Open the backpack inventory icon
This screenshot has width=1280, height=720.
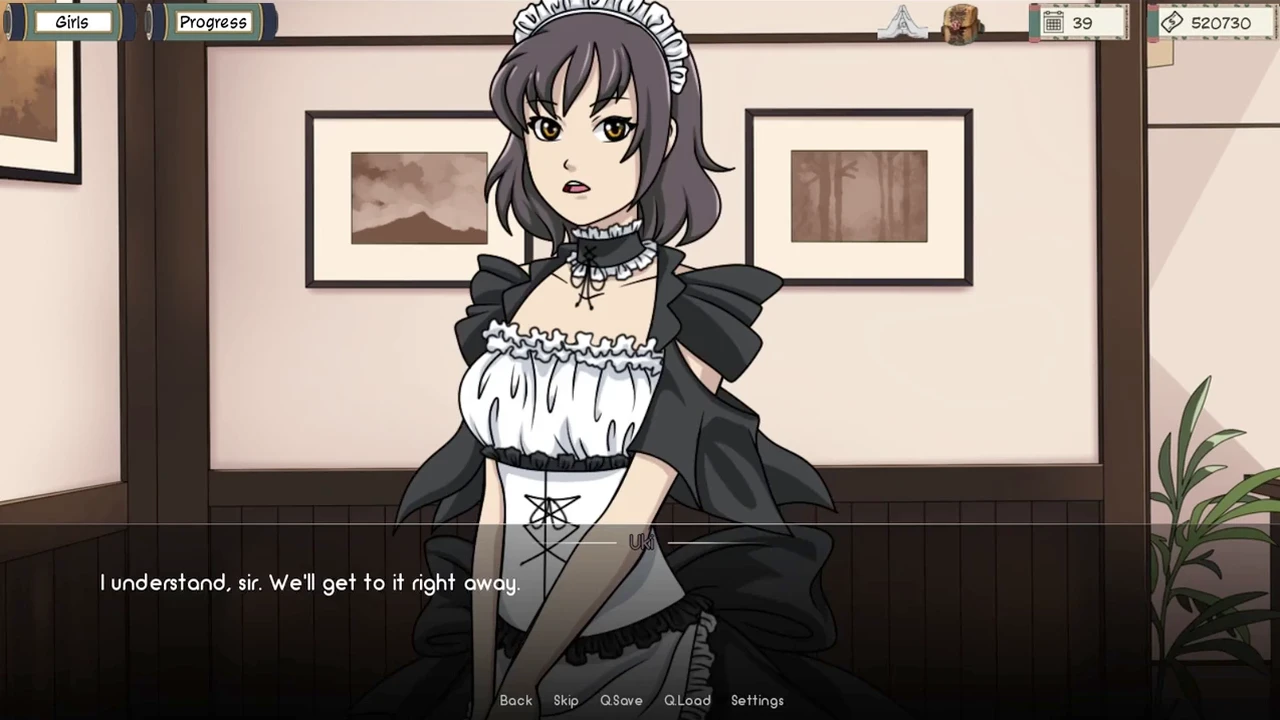pos(962,23)
